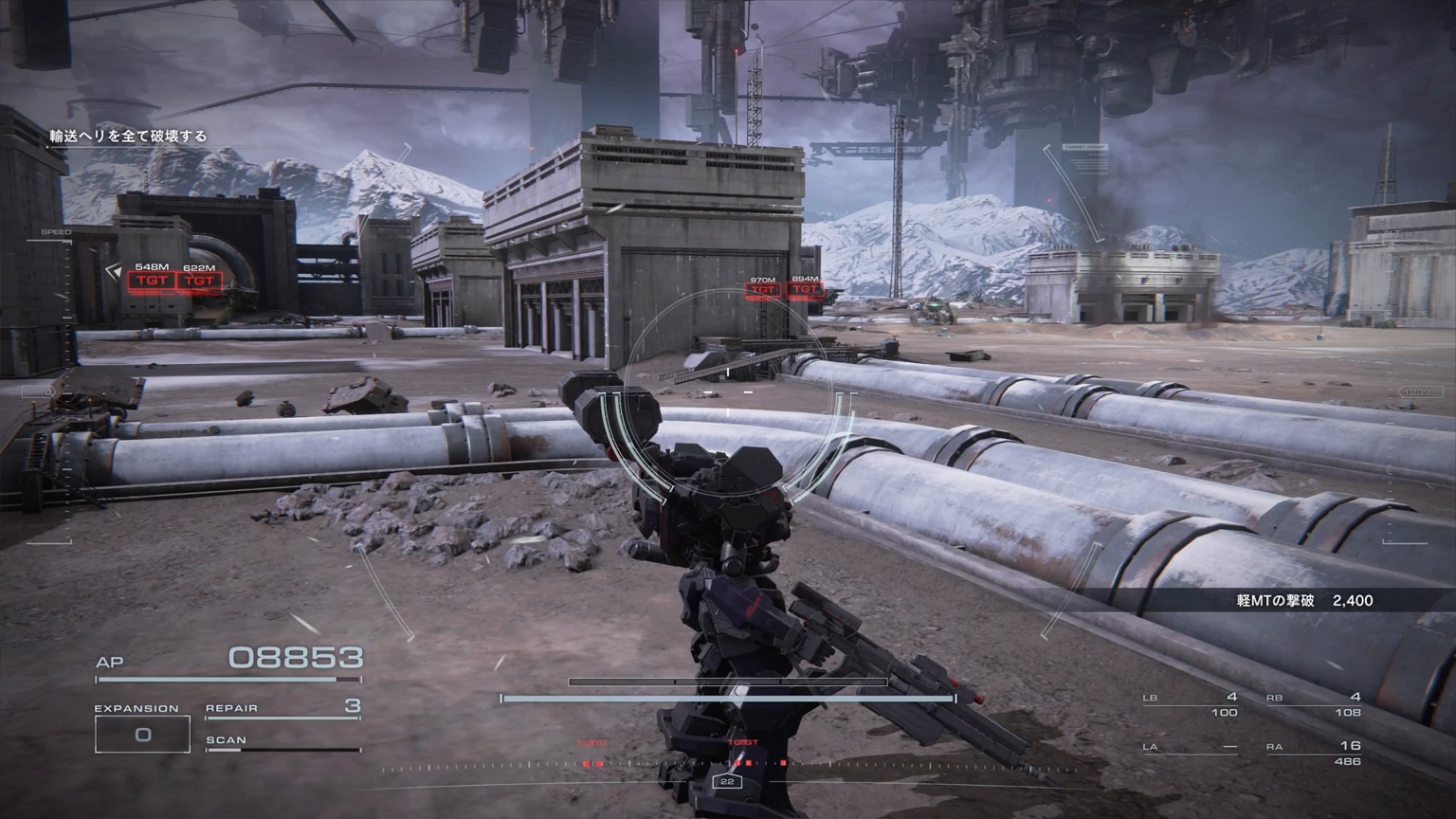The image size is (1456, 819).
Task: Select the TGT marker at 622M
Action: (199, 281)
